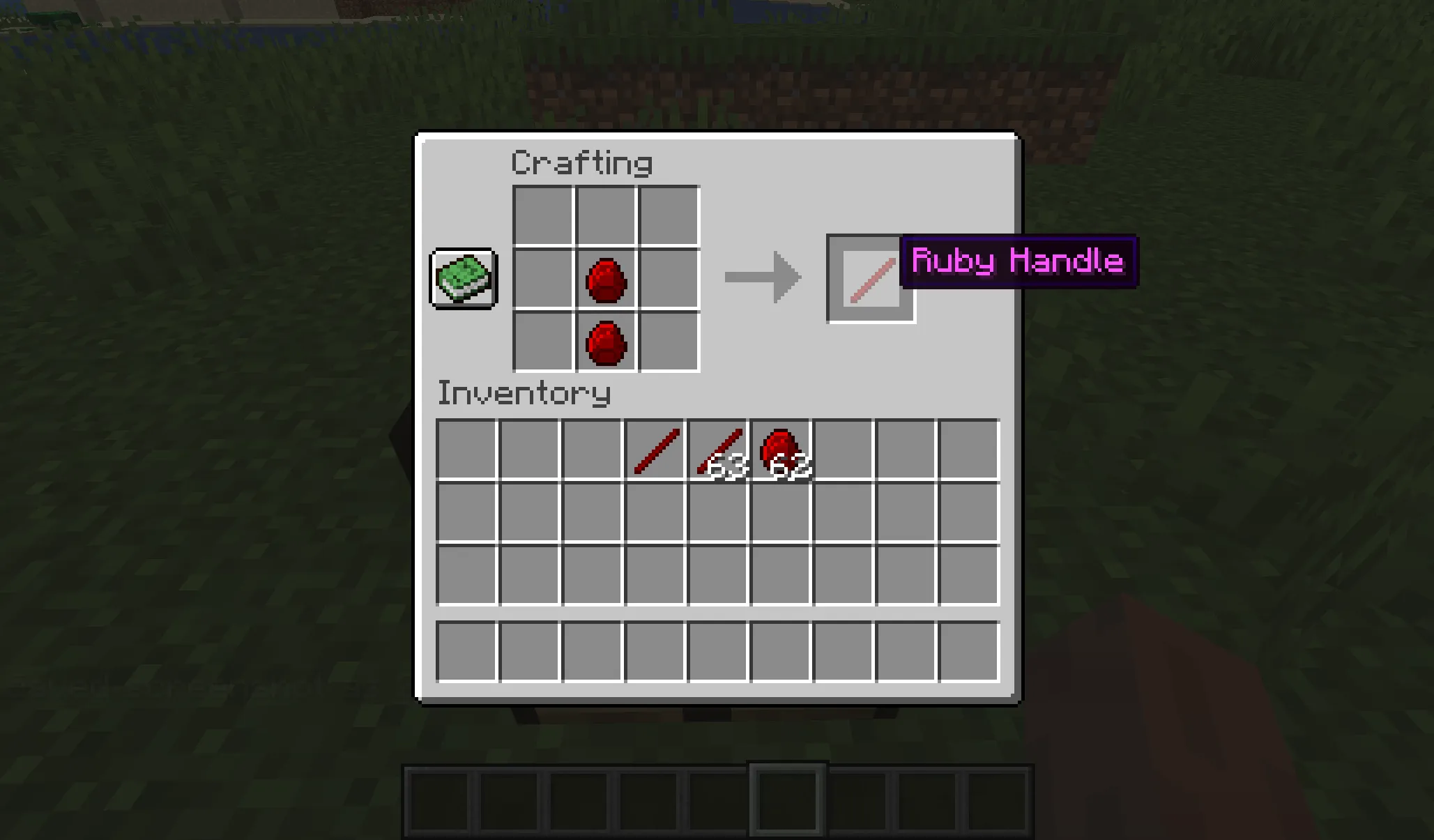The width and height of the screenshot is (1434, 840).
Task: Click the highlighted center hotbar slot
Action: [788, 799]
